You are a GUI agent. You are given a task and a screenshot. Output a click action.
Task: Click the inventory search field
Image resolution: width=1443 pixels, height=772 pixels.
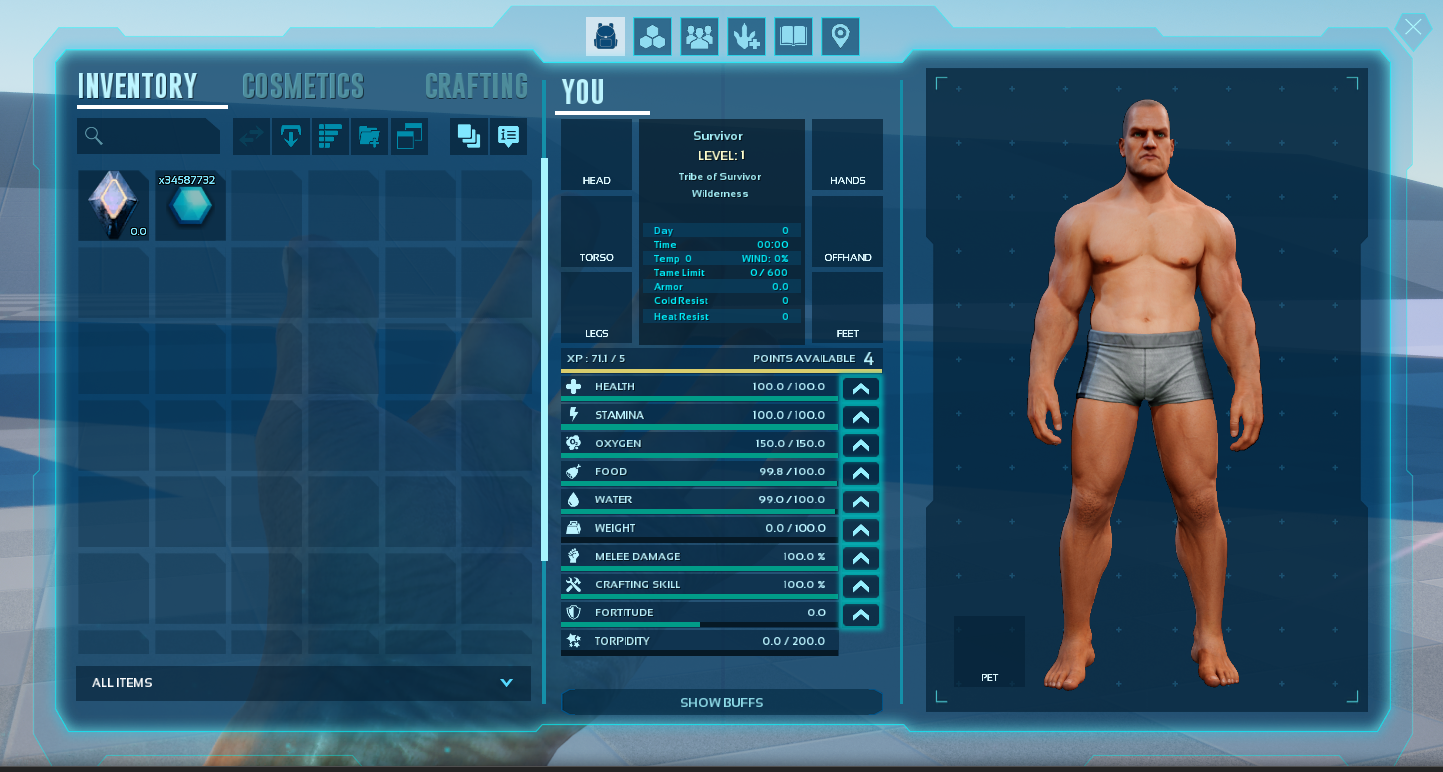pos(150,136)
